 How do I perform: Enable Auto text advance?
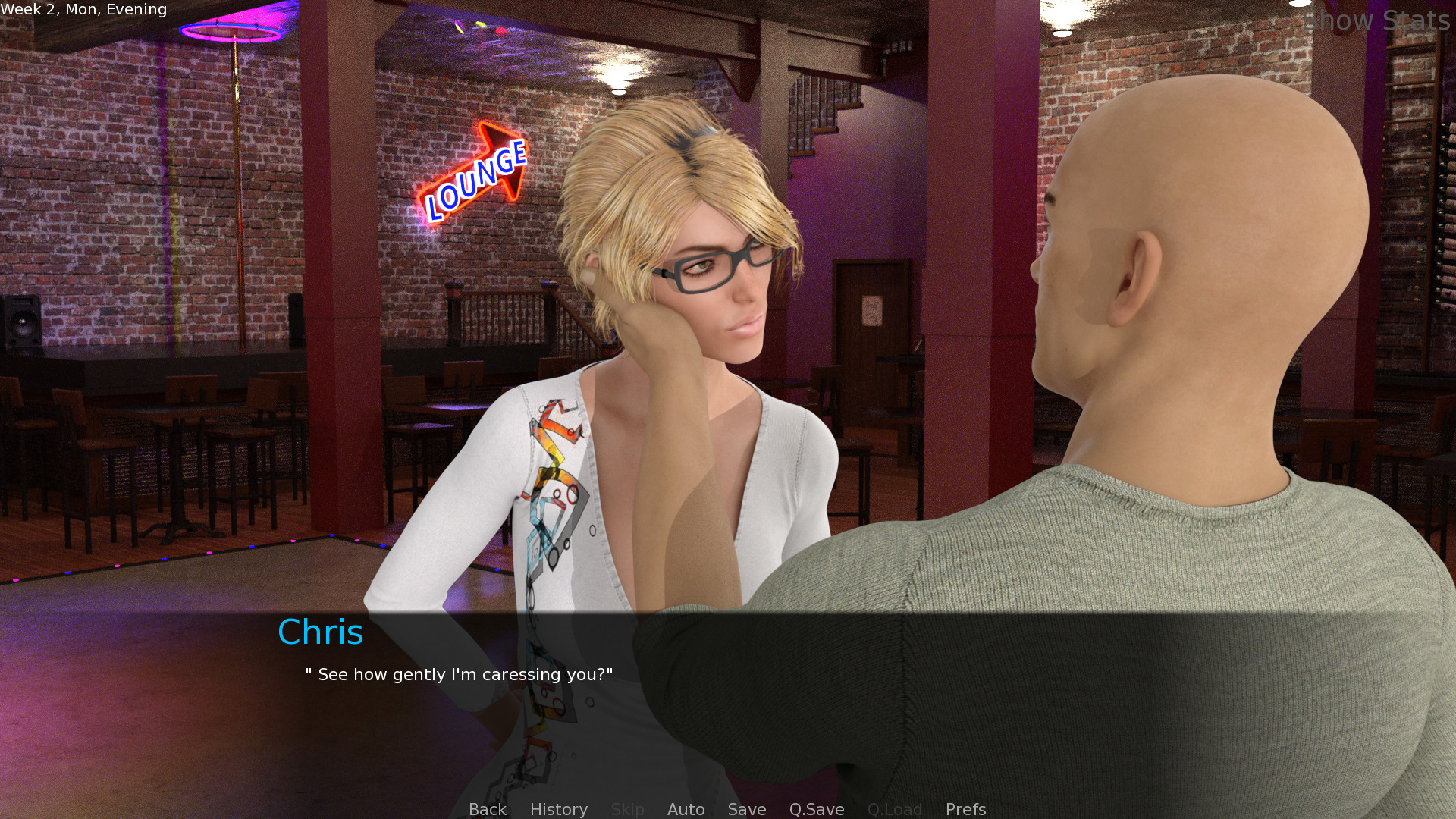click(x=686, y=809)
